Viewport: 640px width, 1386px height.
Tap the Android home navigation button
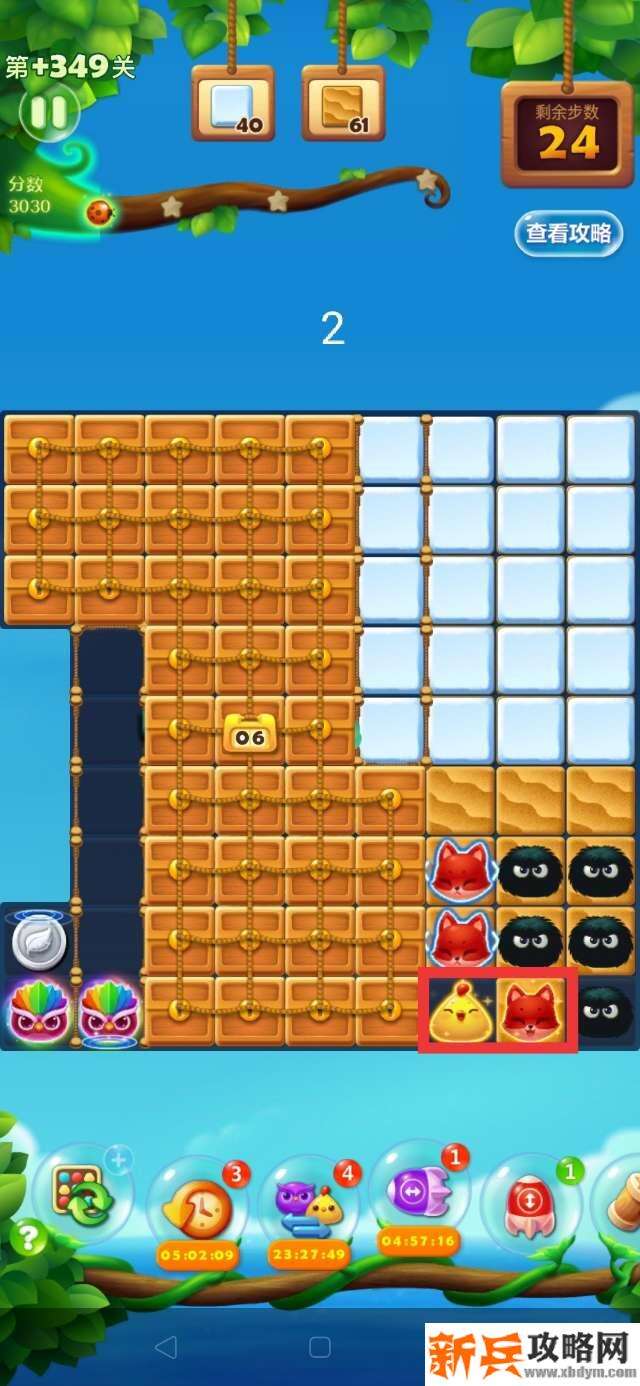(x=320, y=1347)
